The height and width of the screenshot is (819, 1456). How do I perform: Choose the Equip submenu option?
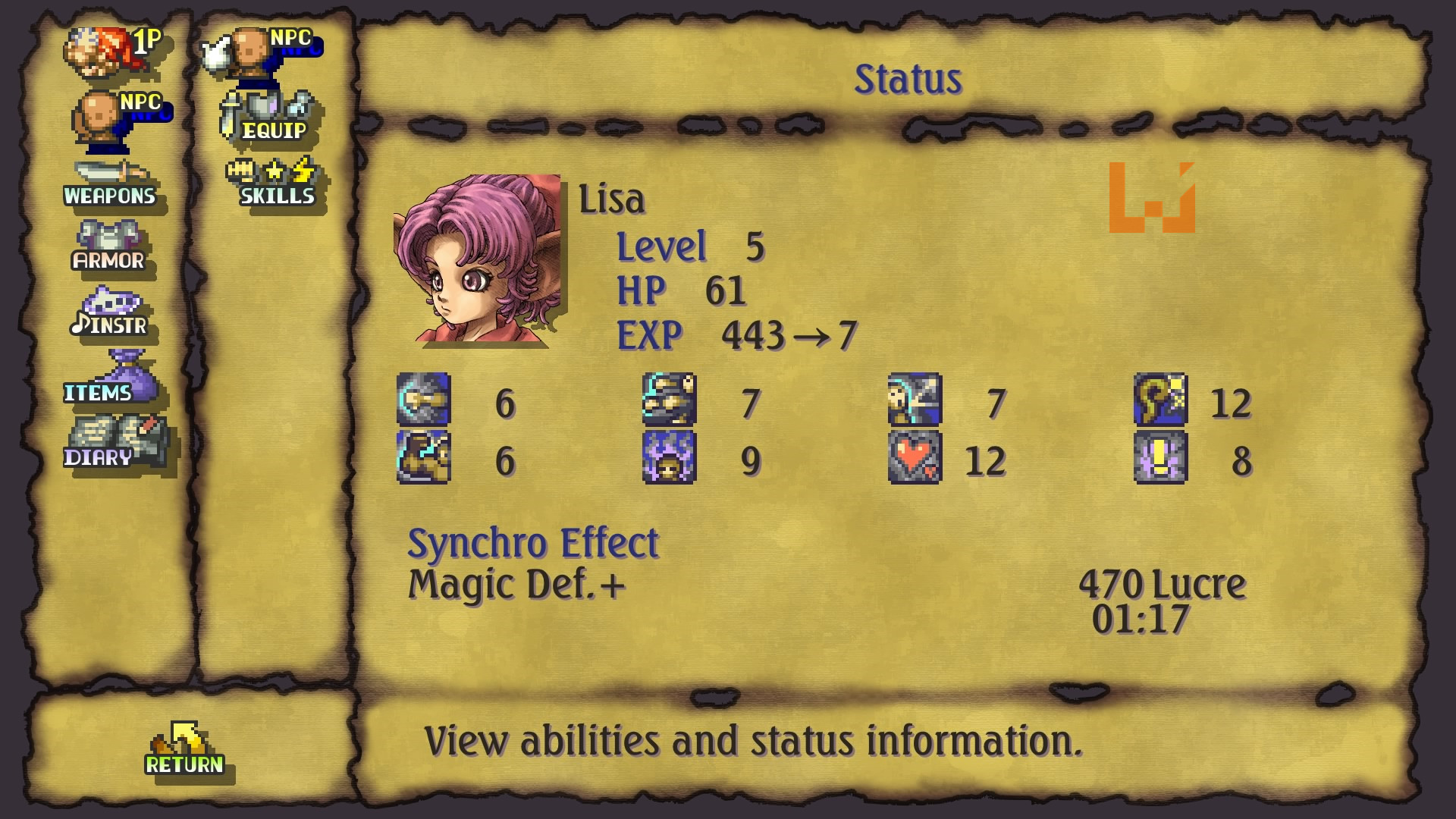pos(271,117)
